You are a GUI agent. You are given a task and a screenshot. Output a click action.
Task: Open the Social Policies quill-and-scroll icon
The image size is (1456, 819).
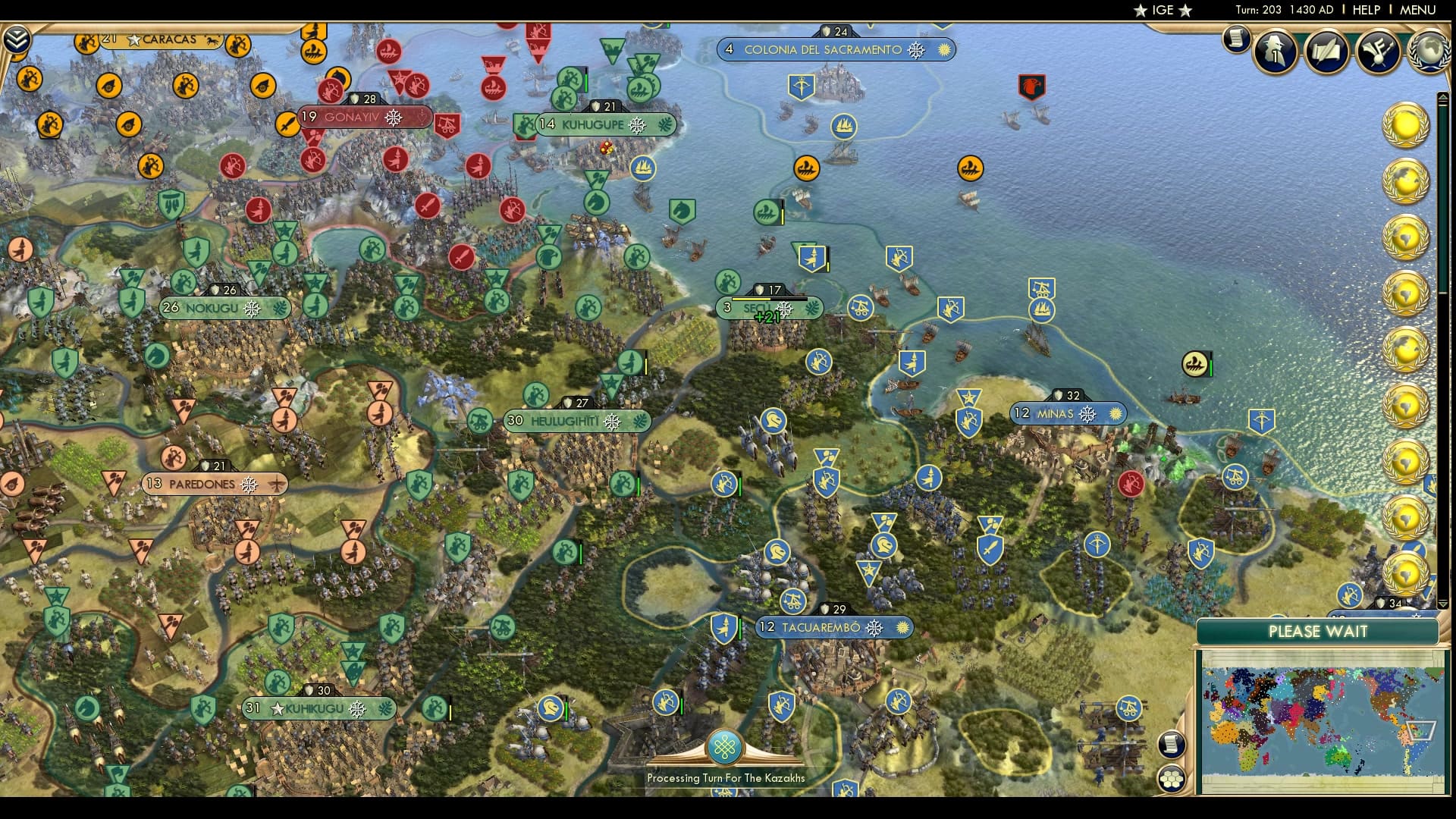(1326, 52)
